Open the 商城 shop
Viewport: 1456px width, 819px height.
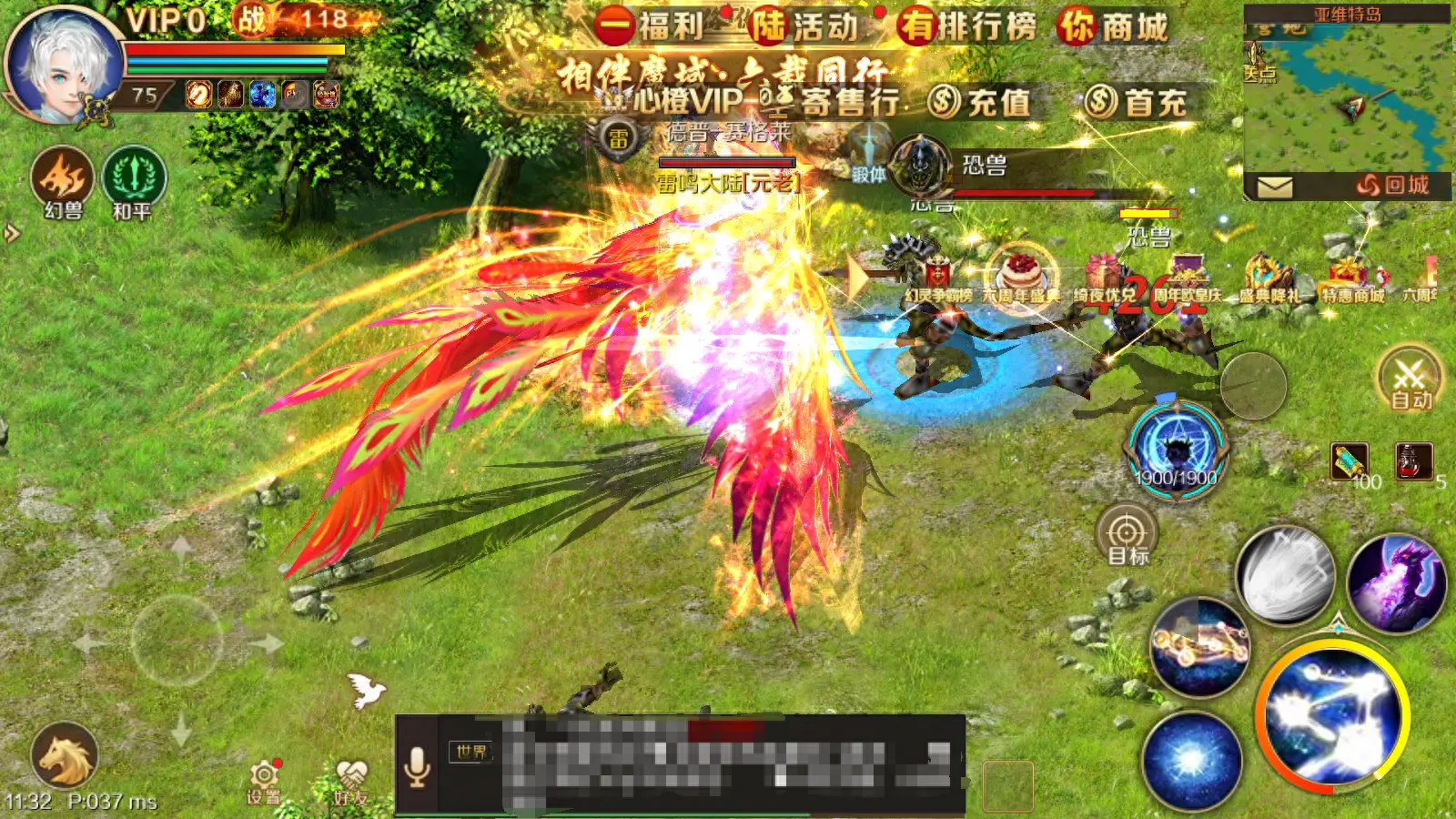(1112, 27)
